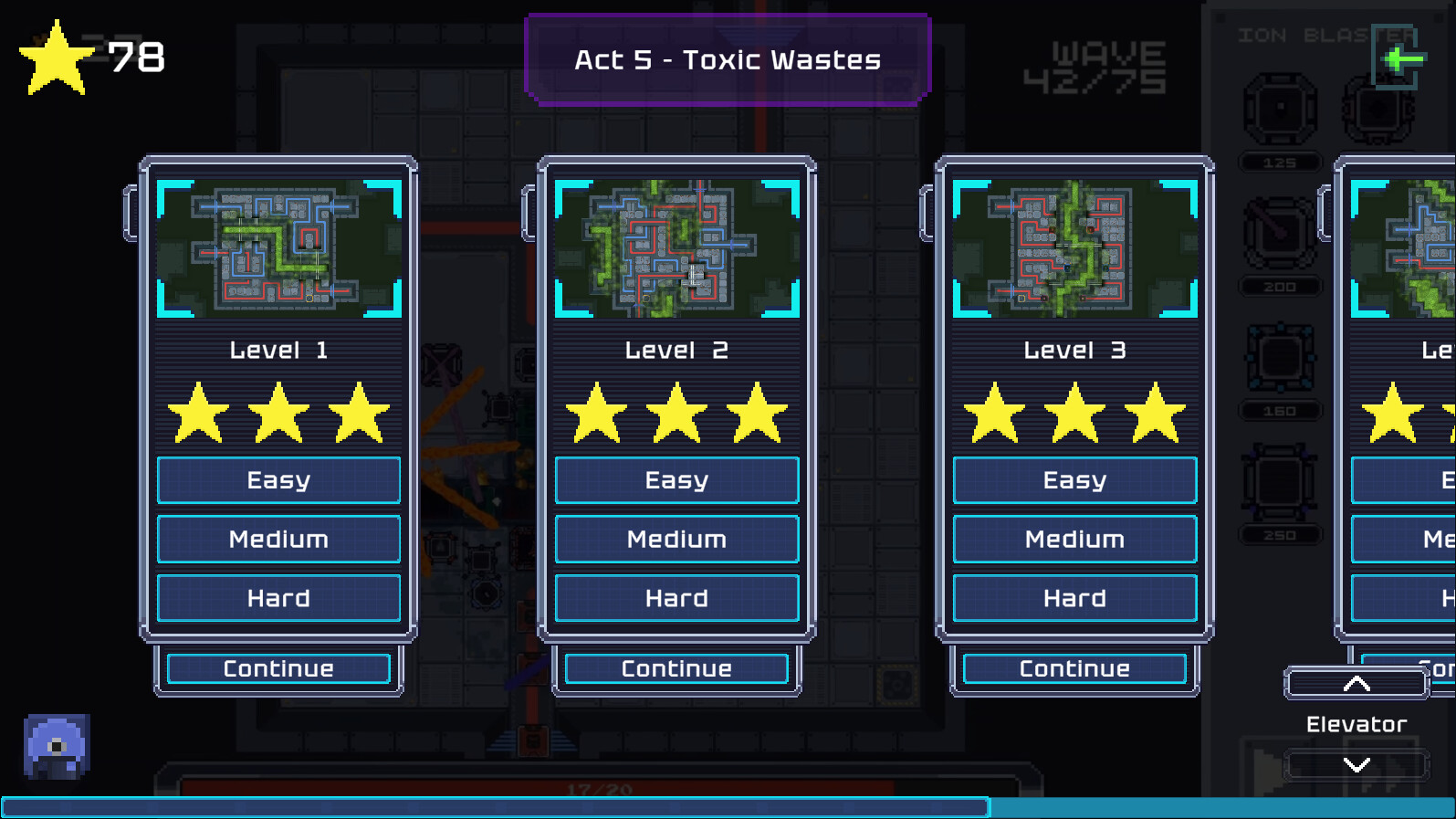Click the green exit arrow in the top right
The width and height of the screenshot is (1456, 819).
click(x=1396, y=58)
